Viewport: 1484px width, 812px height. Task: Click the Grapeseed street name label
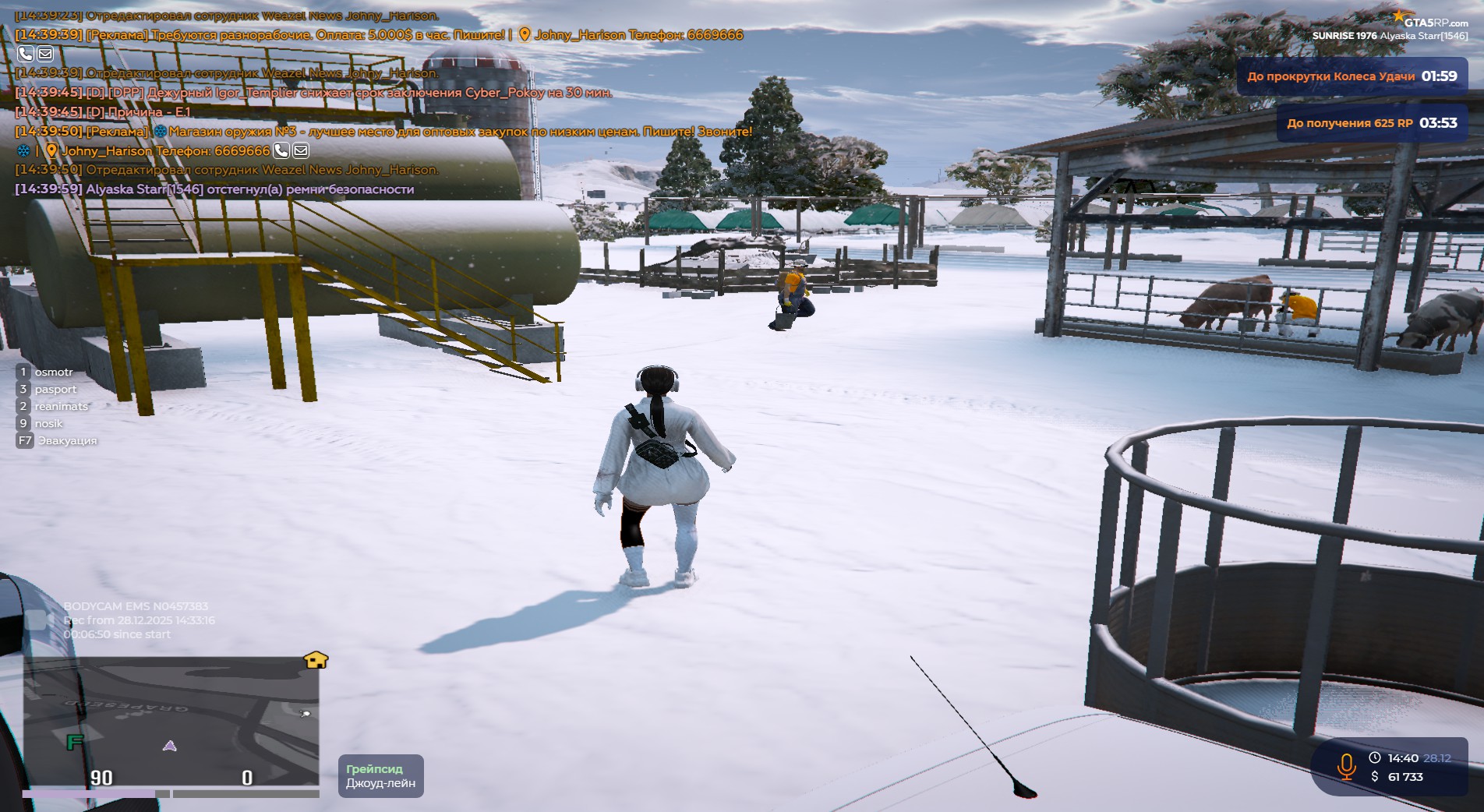pyautogui.click(x=380, y=776)
